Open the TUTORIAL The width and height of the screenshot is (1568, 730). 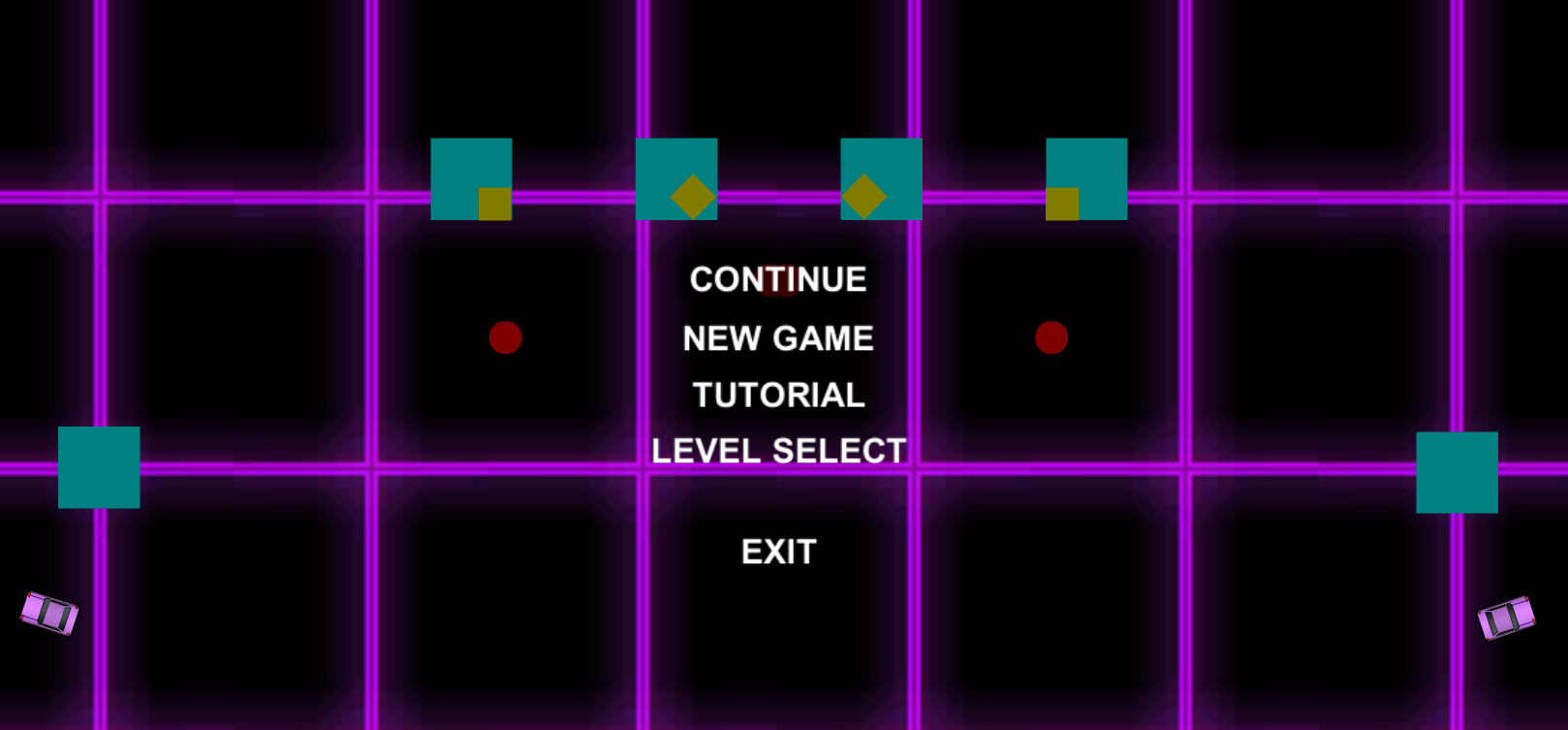pyautogui.click(x=776, y=394)
